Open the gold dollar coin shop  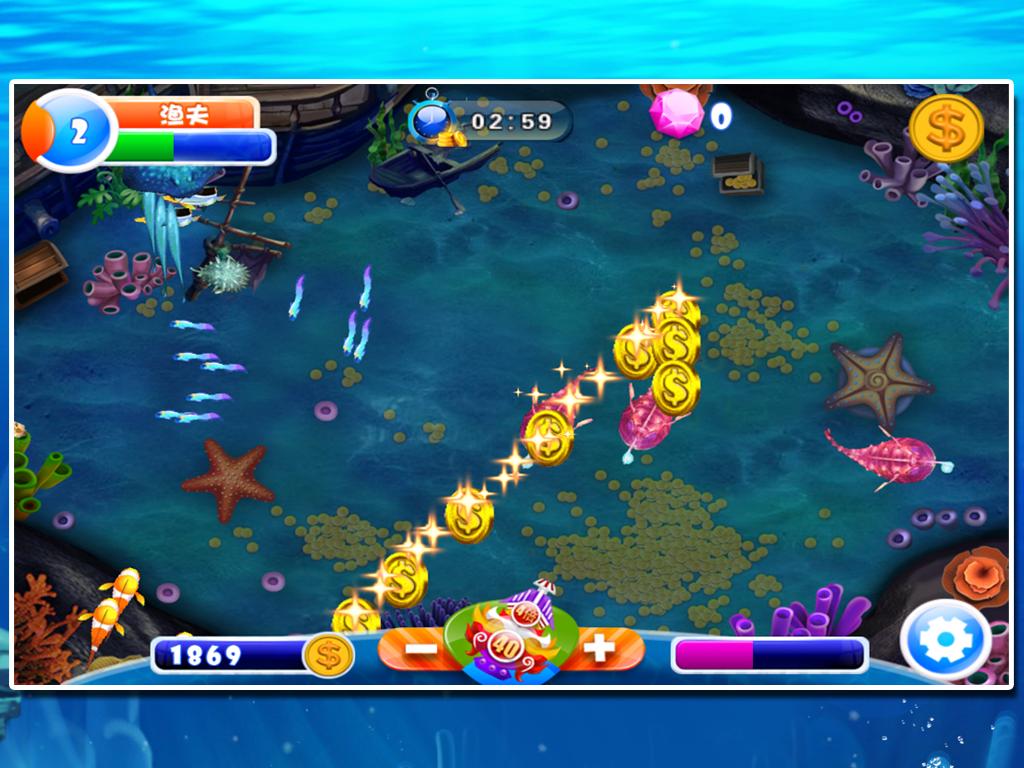pyautogui.click(x=946, y=128)
